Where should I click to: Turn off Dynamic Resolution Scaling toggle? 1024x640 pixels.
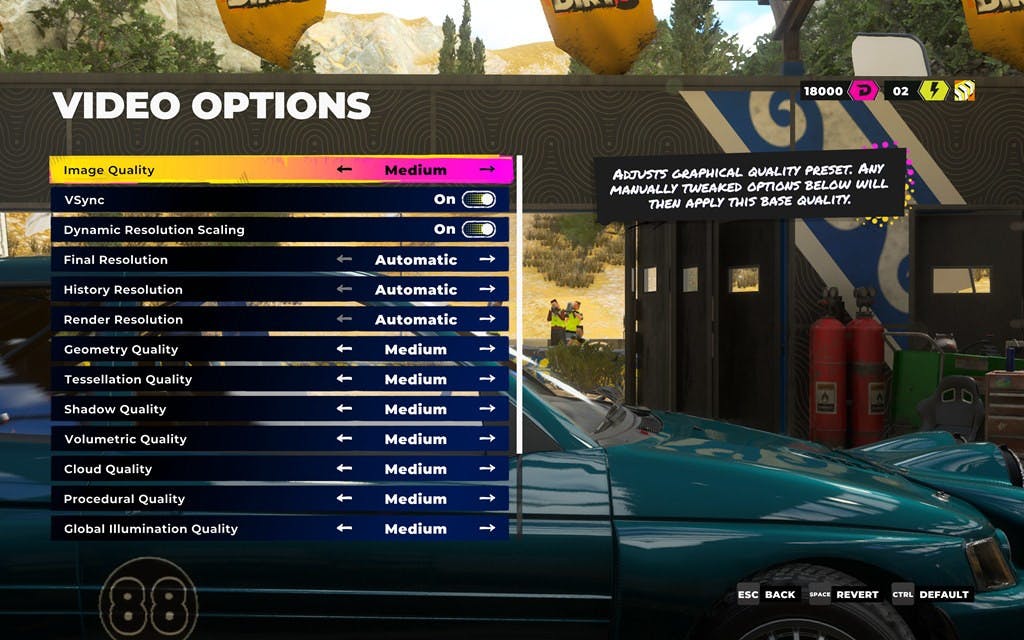[x=478, y=230]
